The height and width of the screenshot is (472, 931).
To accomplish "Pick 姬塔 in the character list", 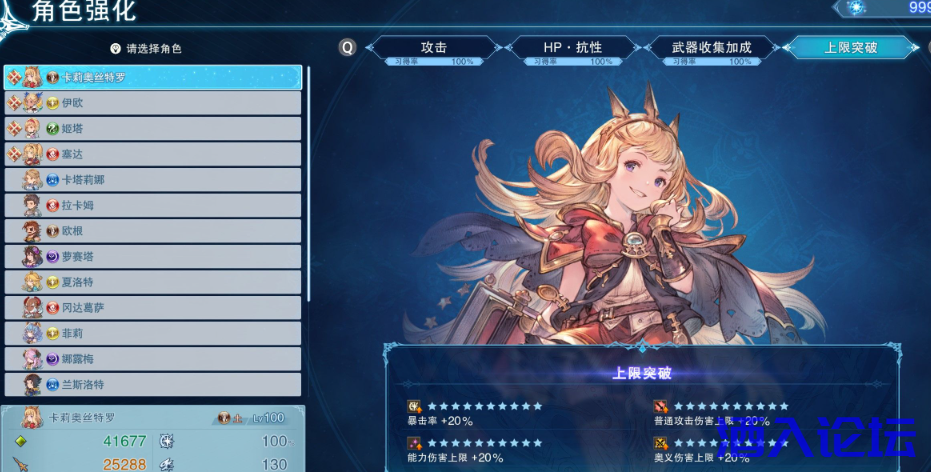I will coord(153,128).
